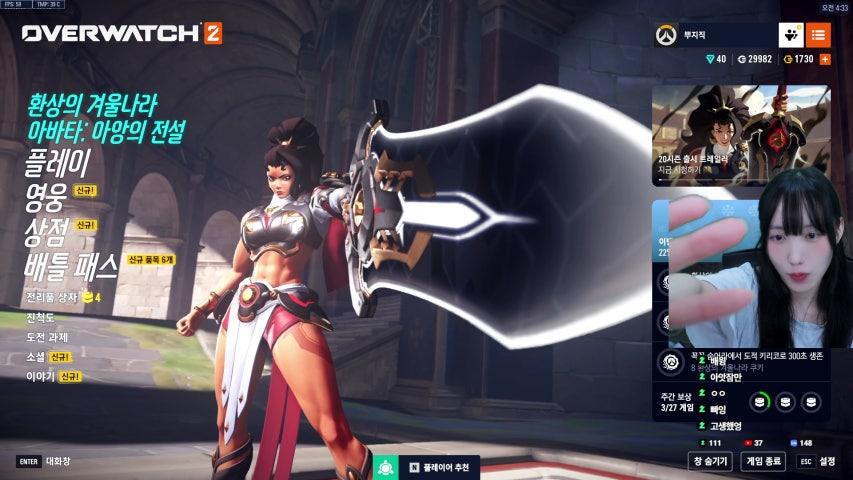The width and height of the screenshot is (853, 480).
Task: Click the orange list menu button
Action: (x=817, y=35)
